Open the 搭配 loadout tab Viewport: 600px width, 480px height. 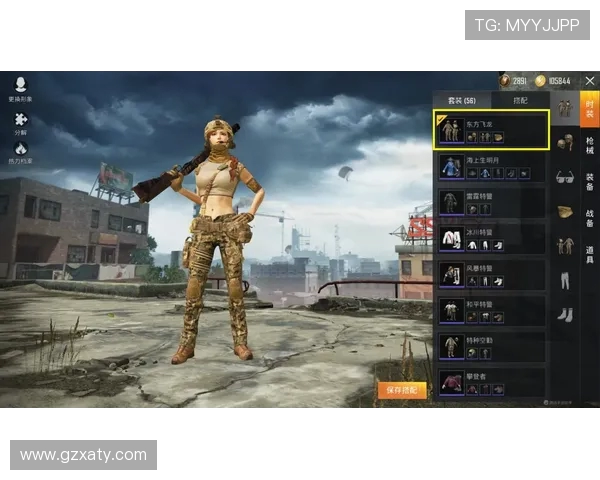[x=521, y=100]
